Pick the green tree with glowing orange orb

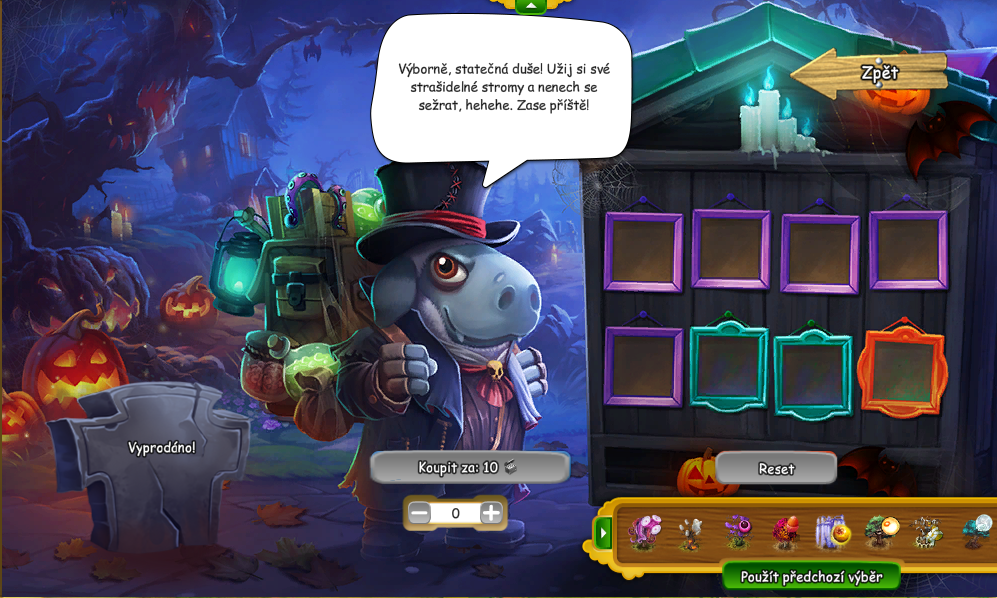click(881, 531)
